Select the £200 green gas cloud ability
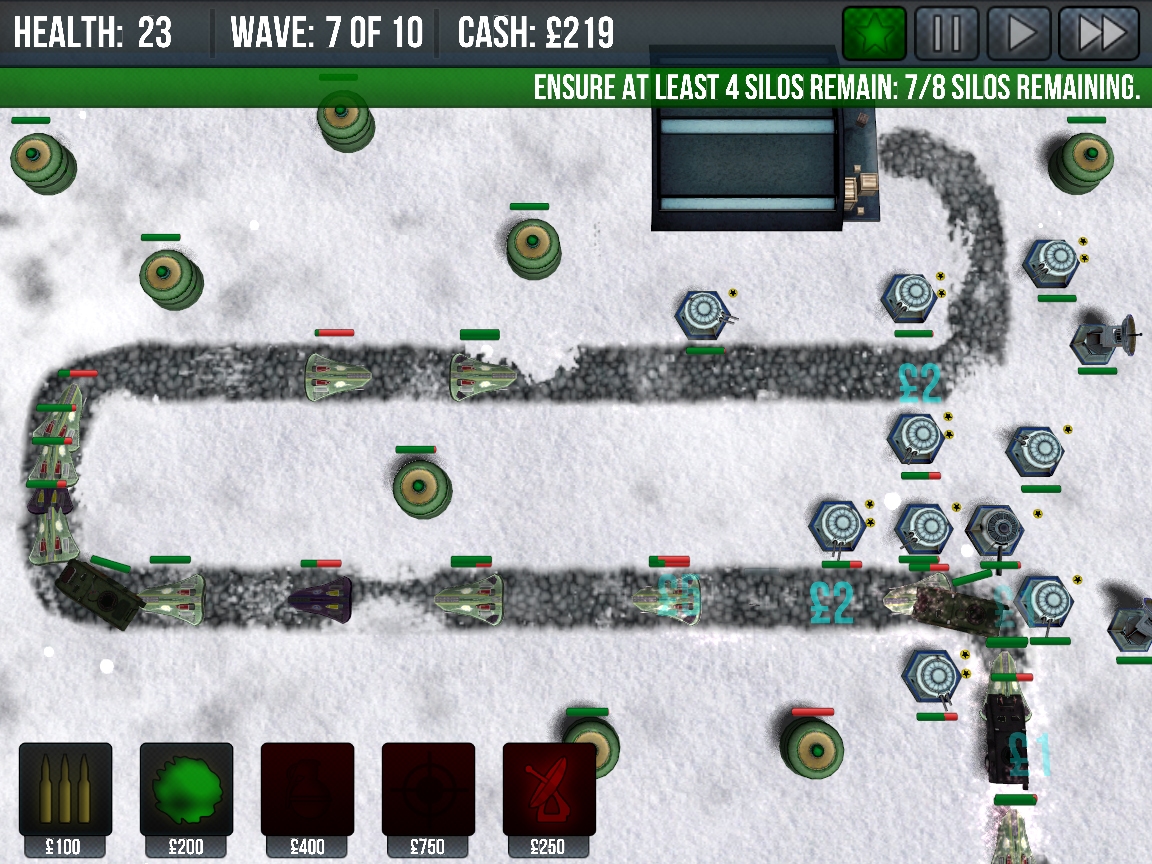The width and height of the screenshot is (1152, 864). [x=186, y=790]
